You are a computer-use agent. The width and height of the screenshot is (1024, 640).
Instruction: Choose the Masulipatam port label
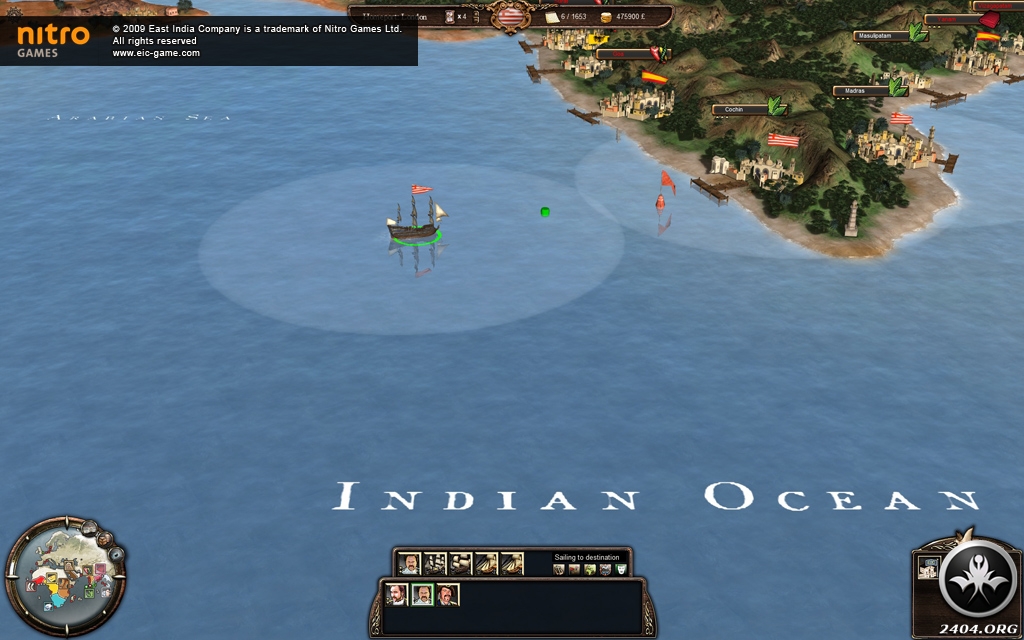tap(880, 36)
